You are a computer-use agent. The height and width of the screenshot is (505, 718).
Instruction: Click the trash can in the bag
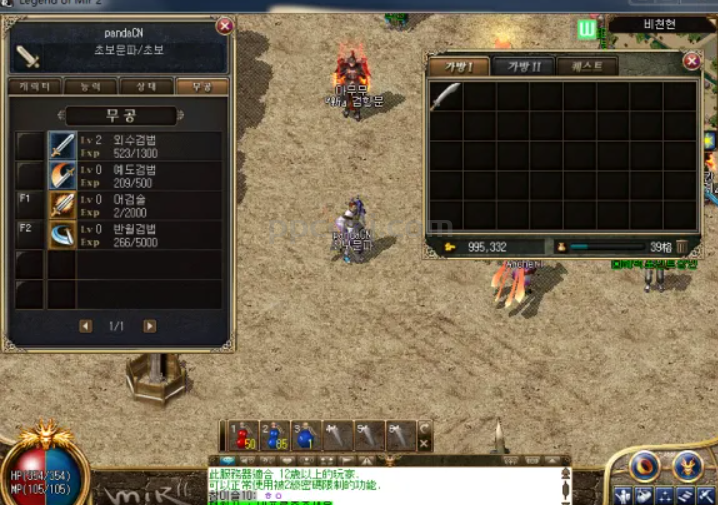pyautogui.click(x=682, y=246)
